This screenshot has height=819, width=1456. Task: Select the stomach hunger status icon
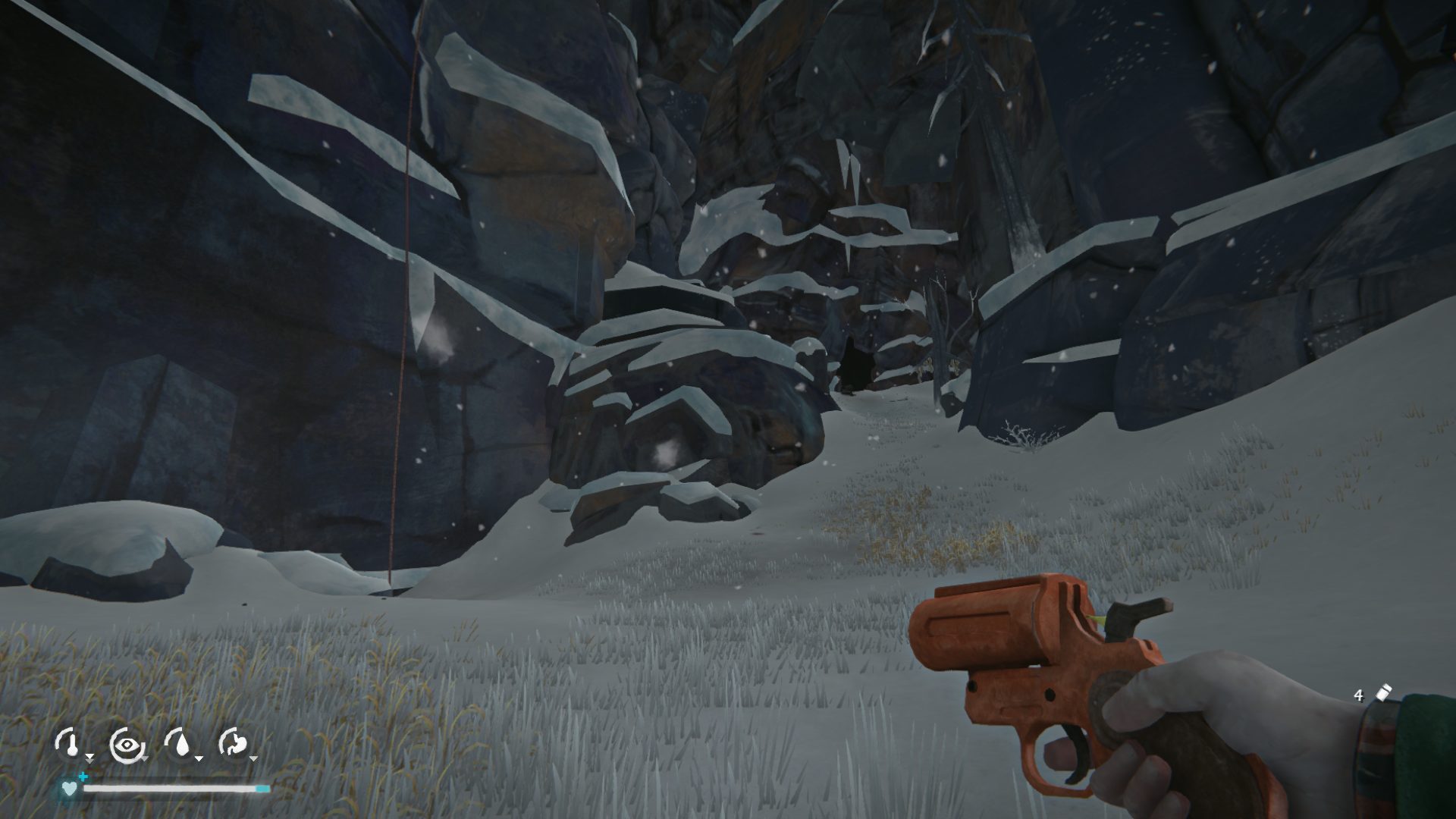click(x=234, y=744)
